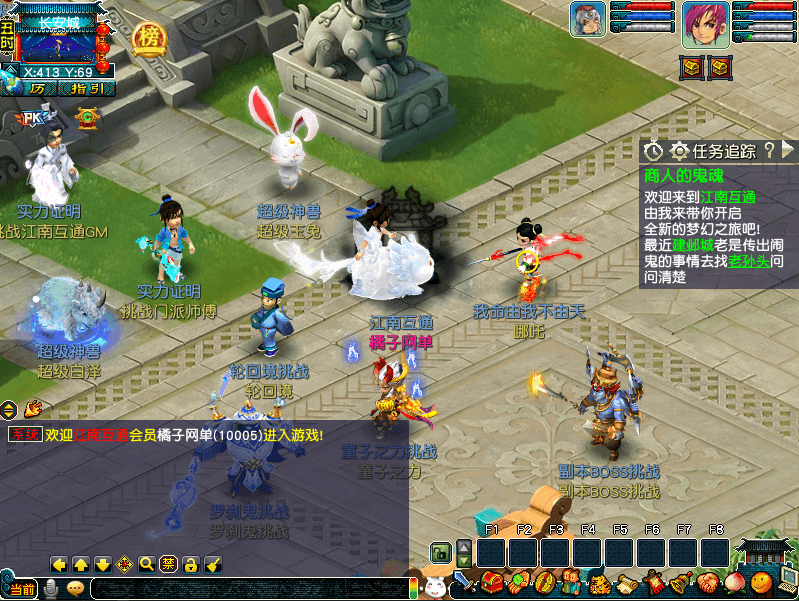Collapse the quest tracker with the arrow
This screenshot has height=601, width=799.
click(787, 150)
